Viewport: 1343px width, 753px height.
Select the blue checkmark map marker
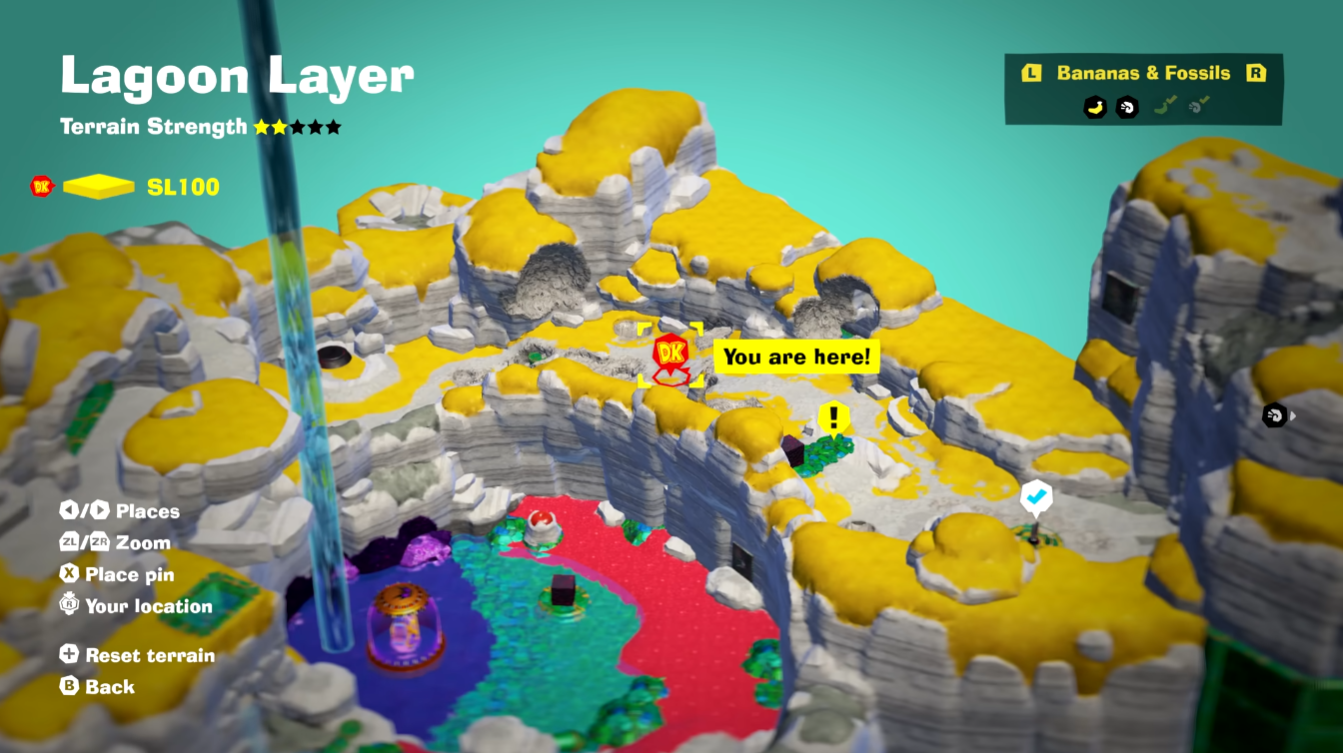pyautogui.click(x=1035, y=496)
